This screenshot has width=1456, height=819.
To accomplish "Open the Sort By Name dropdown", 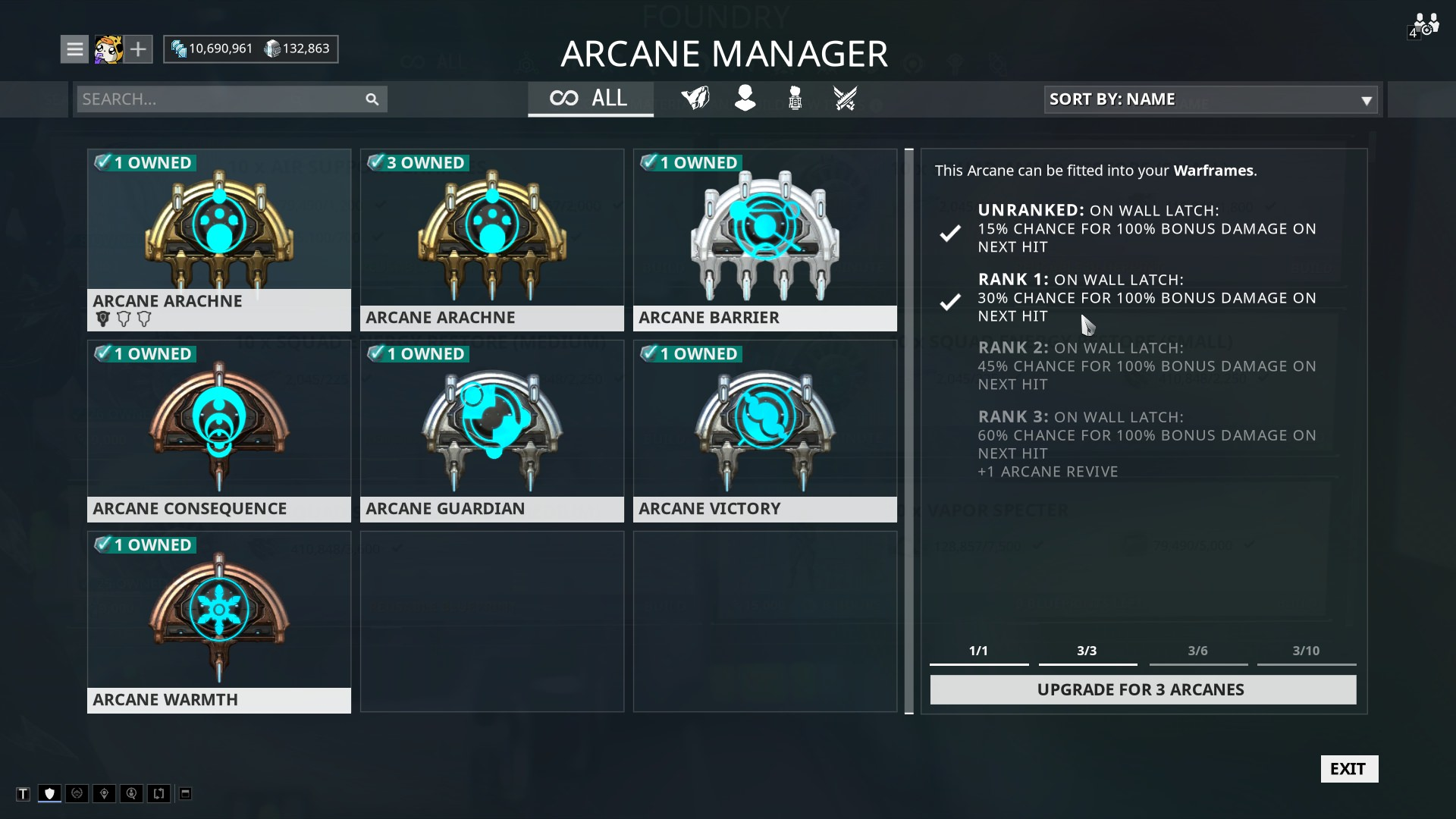I will pyautogui.click(x=1210, y=99).
